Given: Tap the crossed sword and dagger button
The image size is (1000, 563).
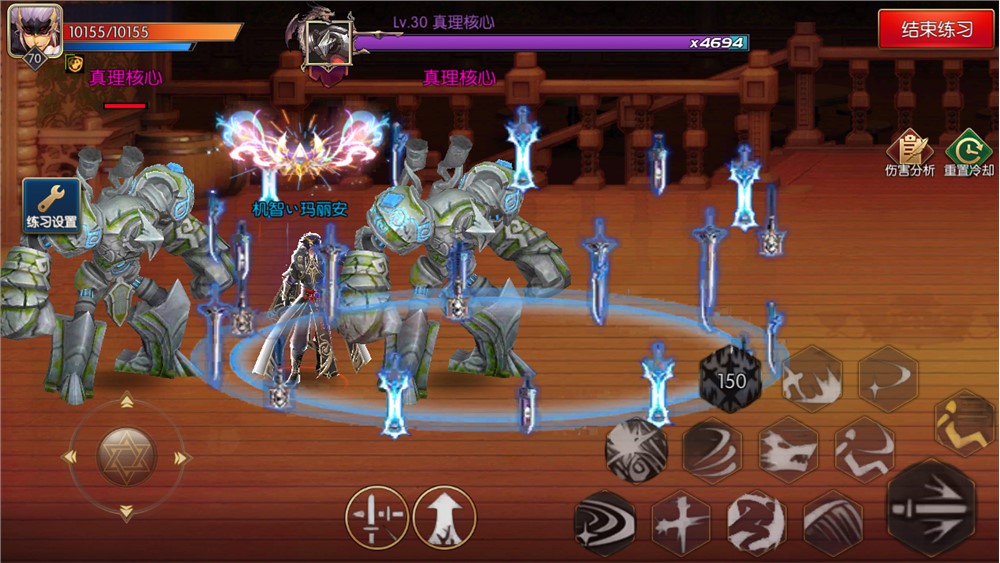Looking at the screenshot, I should click(x=376, y=517).
